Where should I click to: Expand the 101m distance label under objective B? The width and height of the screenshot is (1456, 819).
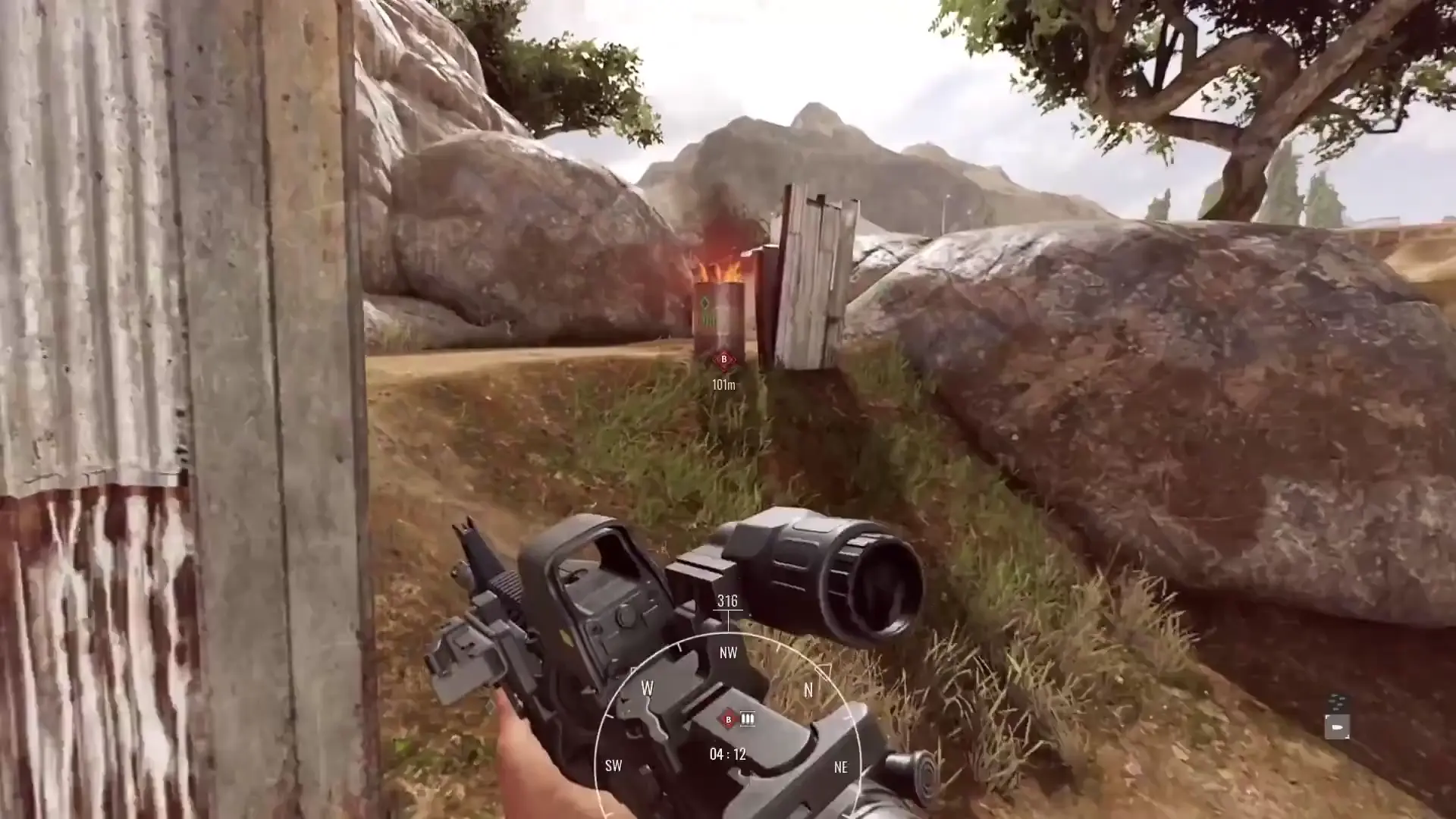(x=723, y=384)
